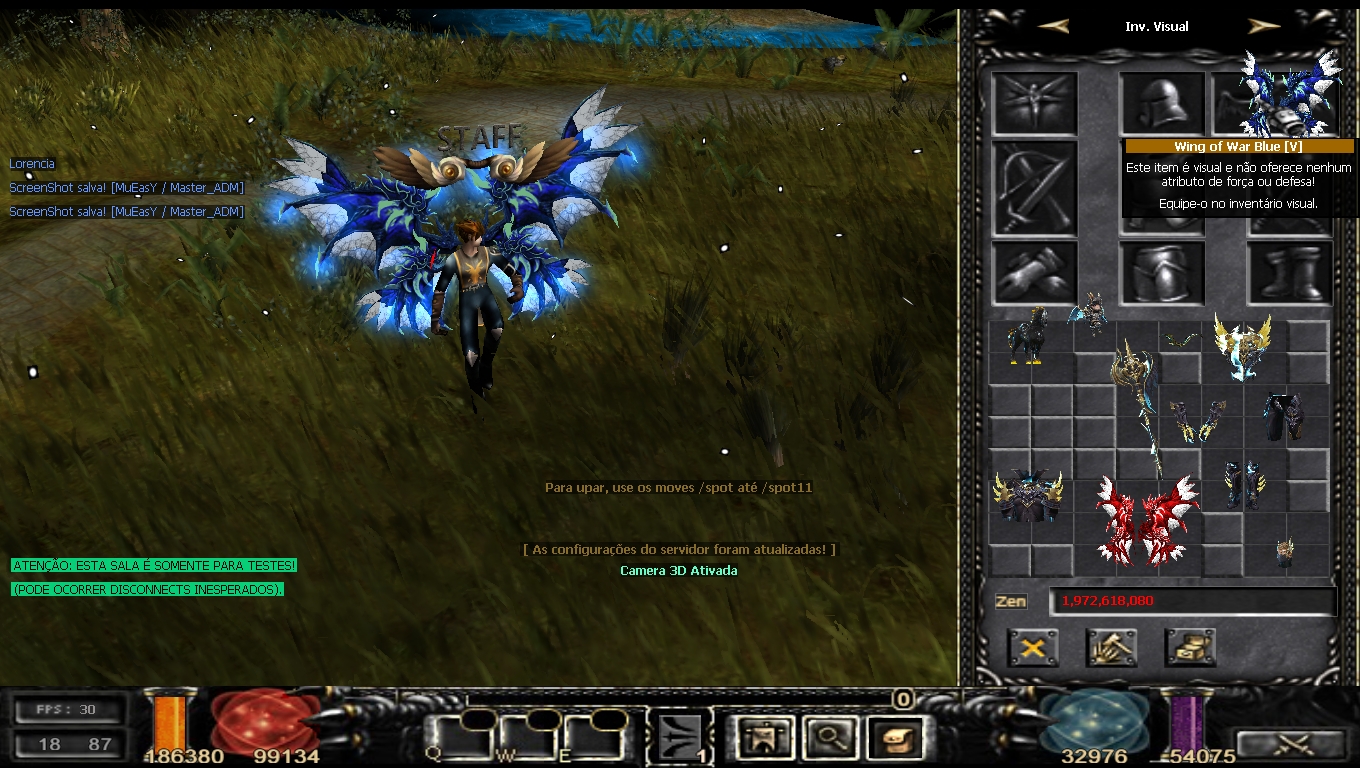Go to previous inventory page with left arrow
The width and height of the screenshot is (1360, 768).
(x=1054, y=27)
